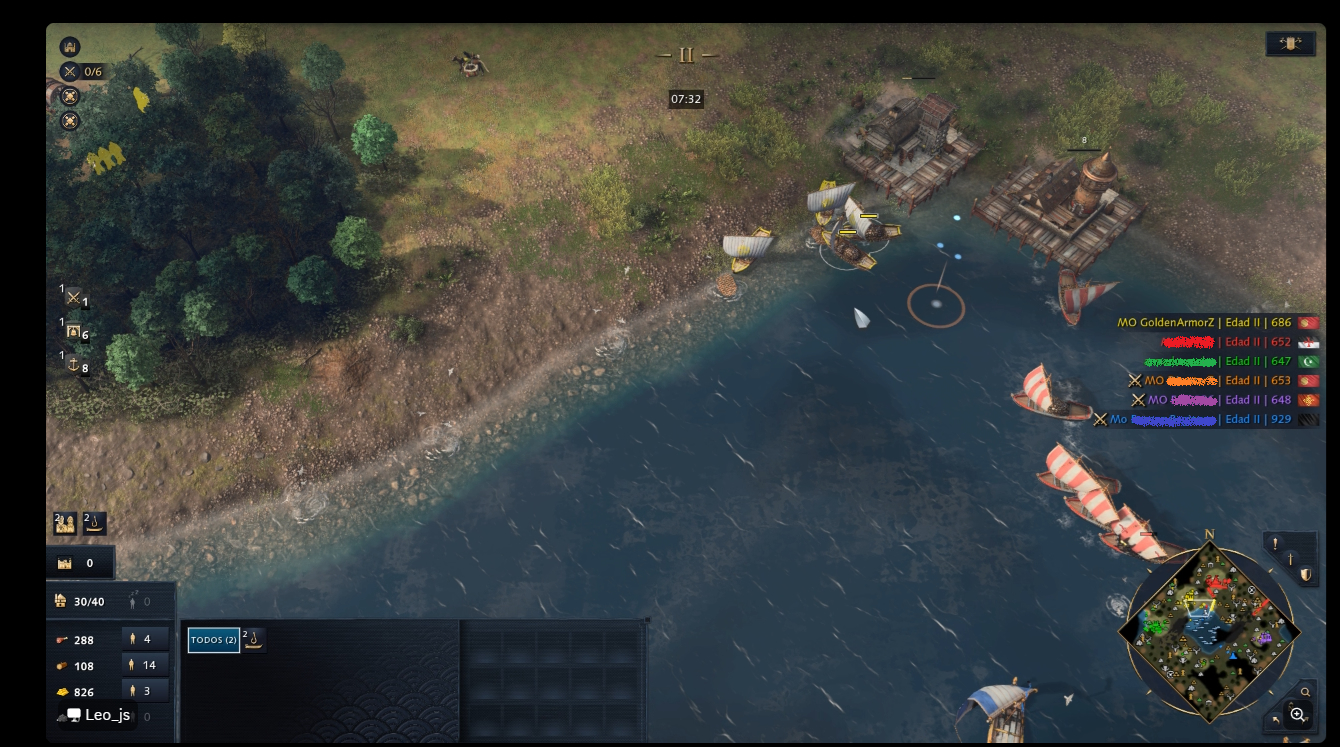This screenshot has height=747, width=1340.
Task: Click the magnifier search button below minimap
Action: 1306,692
